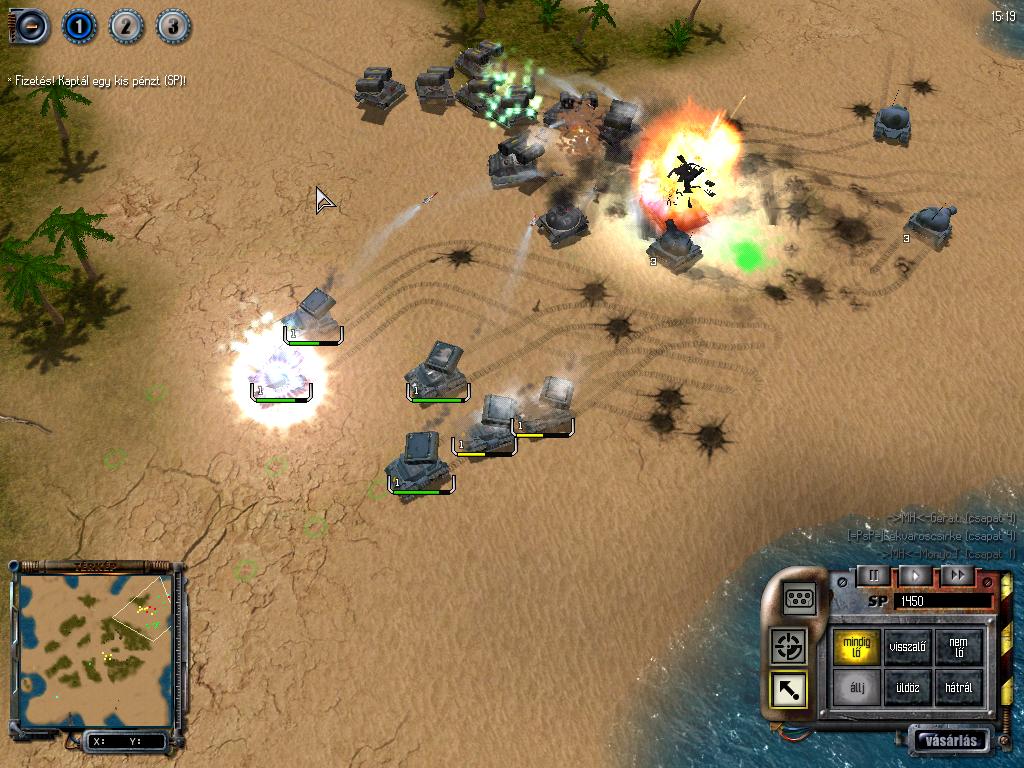
Task: Select the arrow cursor mode icon
Action: pos(789,689)
